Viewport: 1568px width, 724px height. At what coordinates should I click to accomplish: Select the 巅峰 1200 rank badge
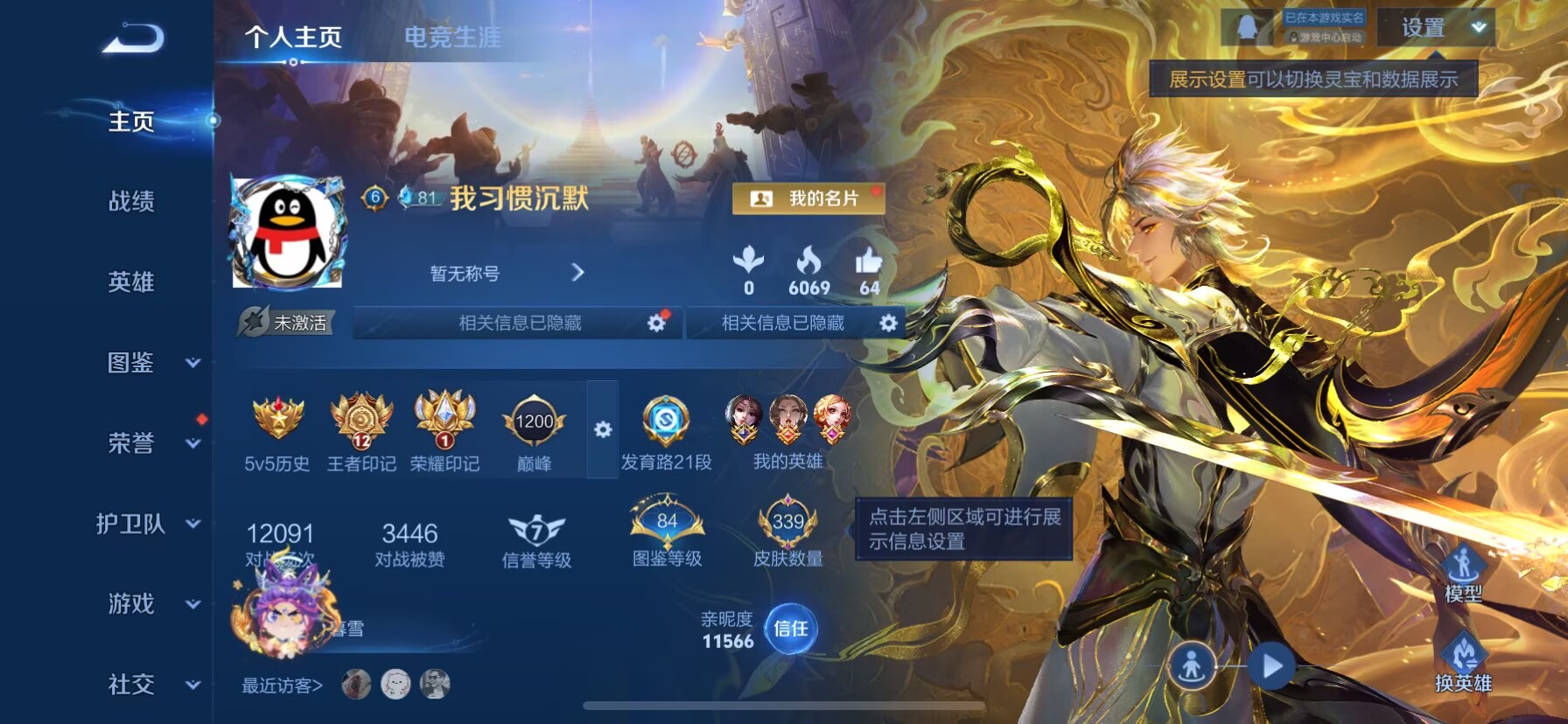(535, 424)
